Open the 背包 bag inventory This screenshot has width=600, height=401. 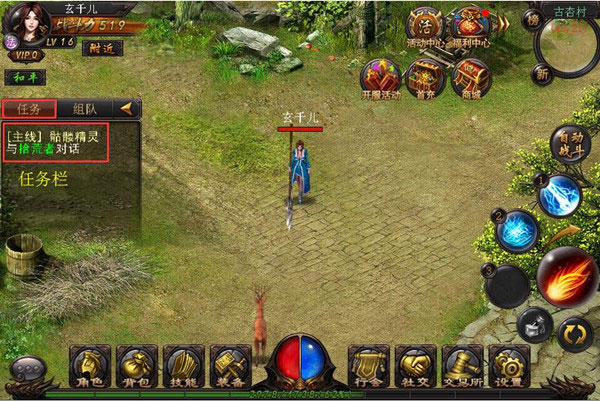(136, 367)
